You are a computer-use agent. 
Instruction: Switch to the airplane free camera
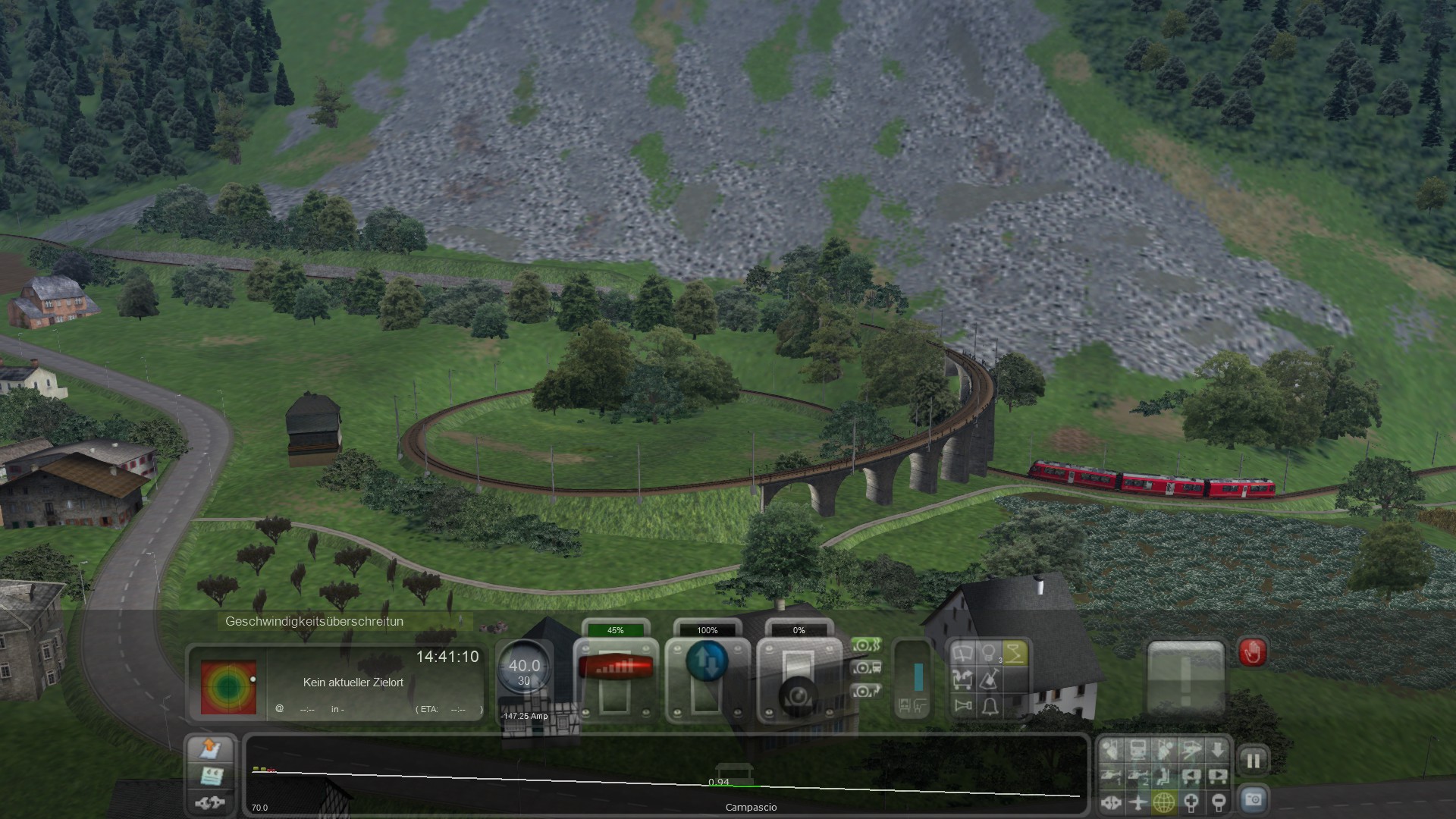pyautogui.click(x=1137, y=802)
